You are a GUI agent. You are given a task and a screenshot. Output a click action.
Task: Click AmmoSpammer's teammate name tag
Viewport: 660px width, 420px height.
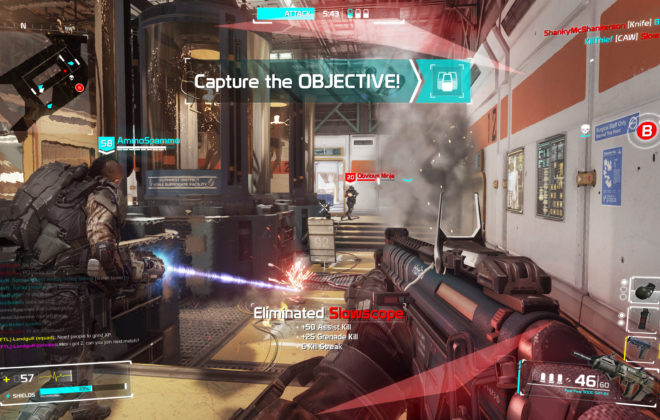[148, 141]
